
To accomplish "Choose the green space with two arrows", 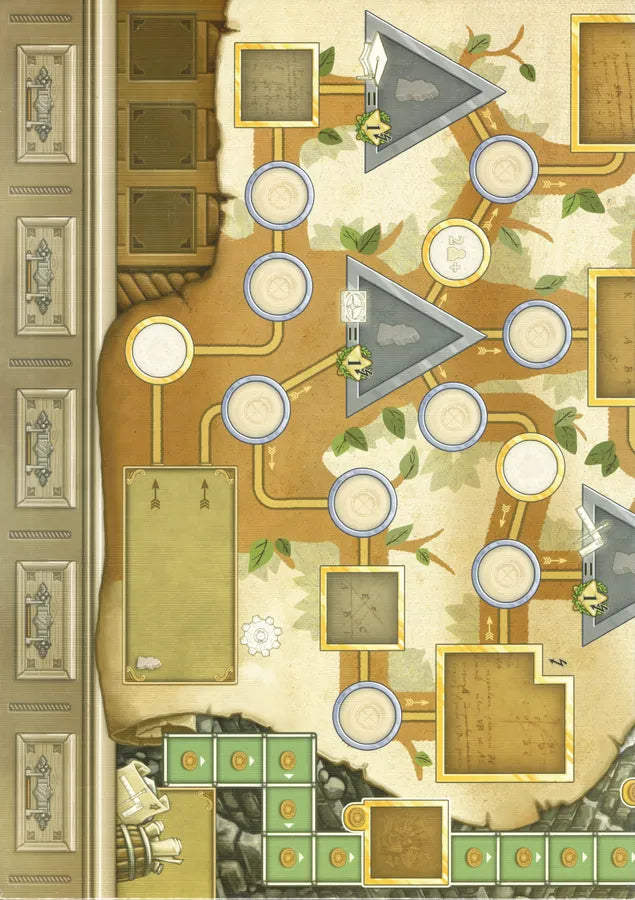I will (180, 574).
